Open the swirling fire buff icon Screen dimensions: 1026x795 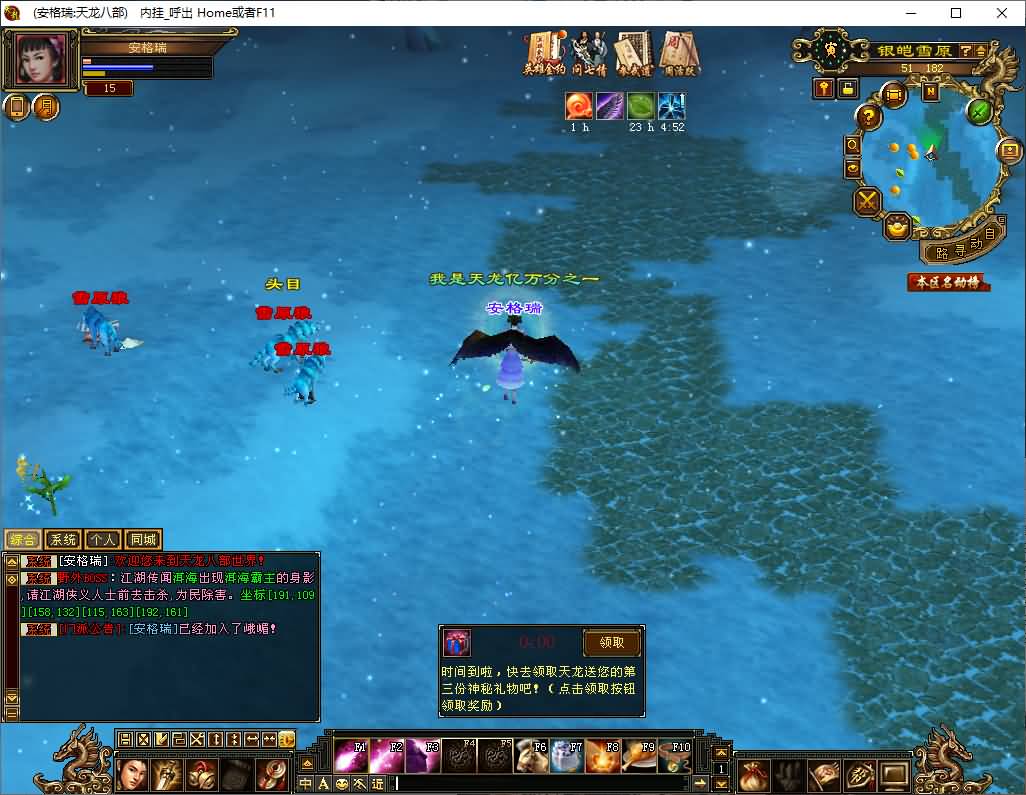(578, 106)
